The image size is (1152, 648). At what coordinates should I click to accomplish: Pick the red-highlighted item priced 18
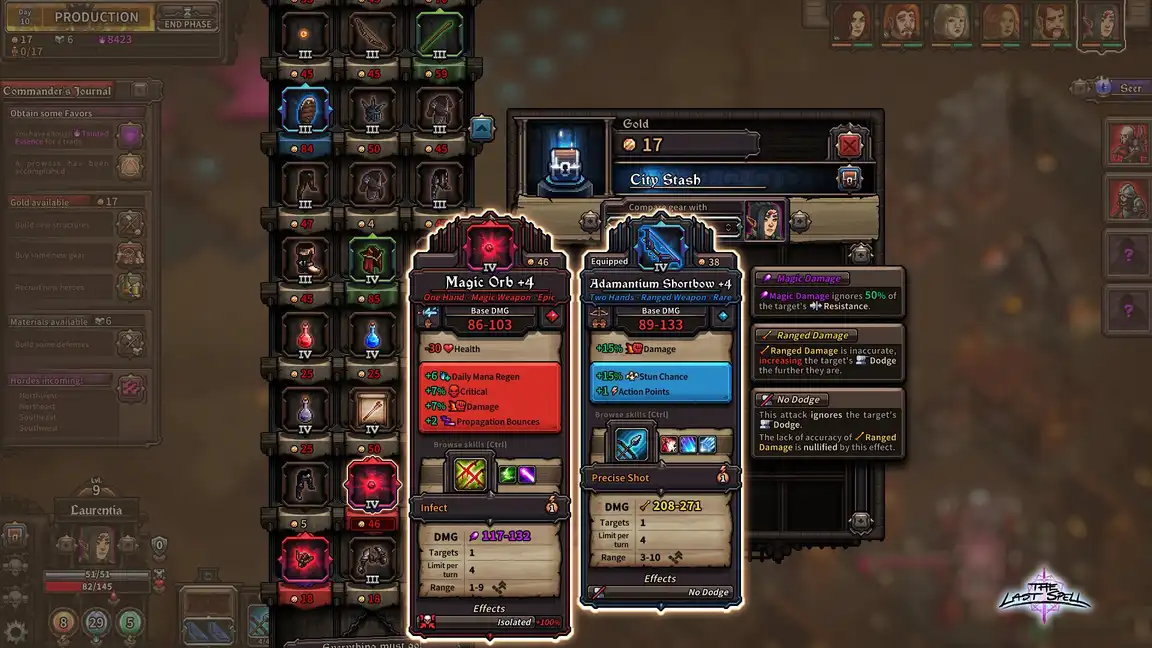pos(303,560)
